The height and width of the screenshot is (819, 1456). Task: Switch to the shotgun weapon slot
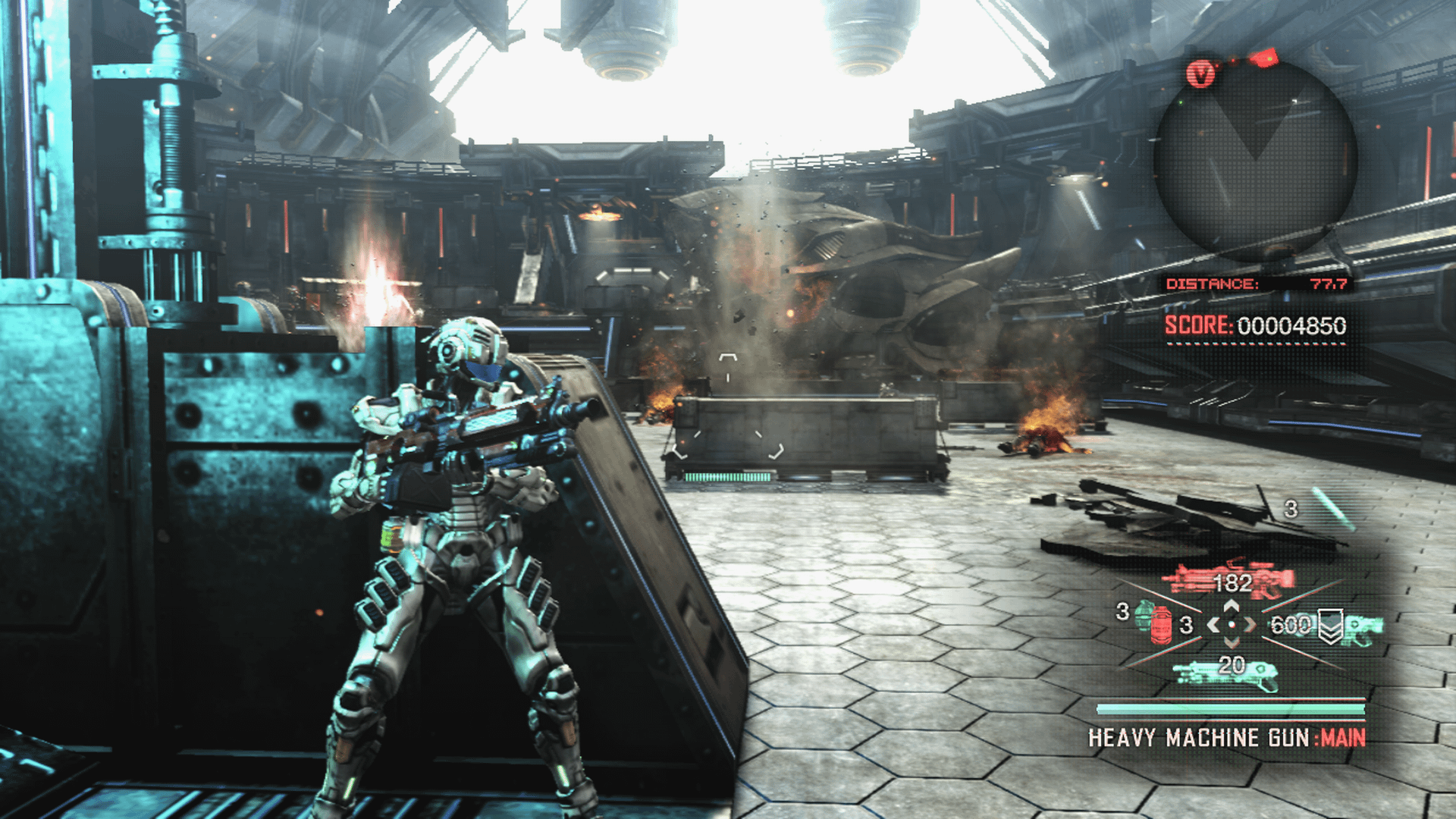(x=1224, y=672)
